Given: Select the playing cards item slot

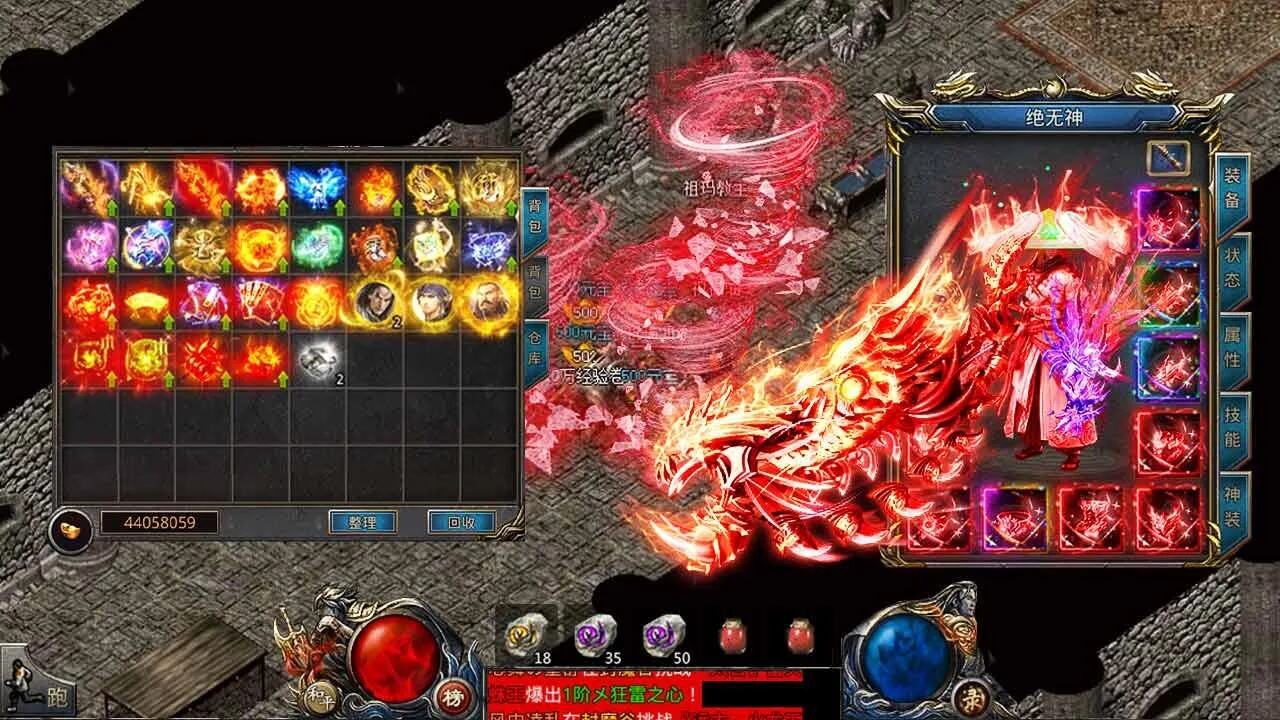Looking at the screenshot, I should pyautogui.click(x=261, y=303).
